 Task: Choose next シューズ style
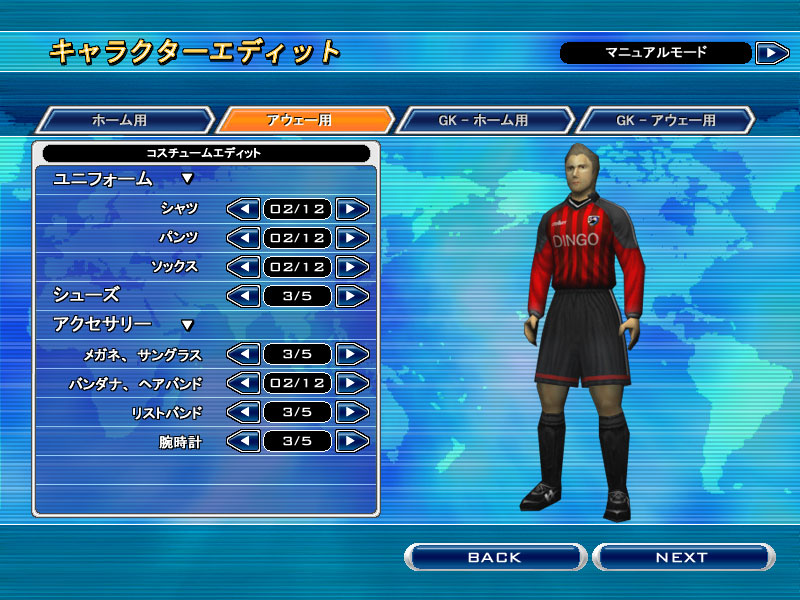tap(352, 296)
